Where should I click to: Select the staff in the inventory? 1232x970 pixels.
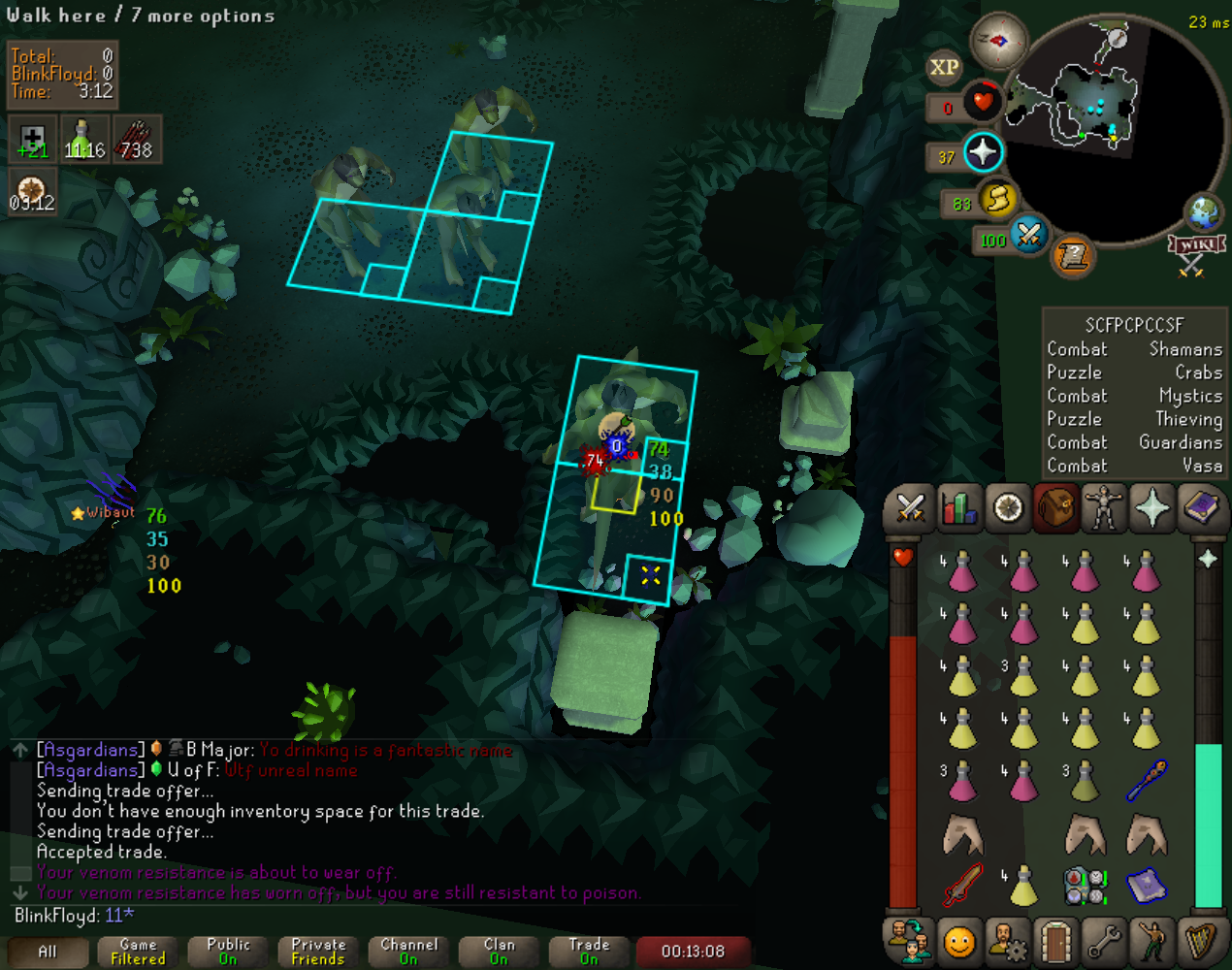point(1147,780)
